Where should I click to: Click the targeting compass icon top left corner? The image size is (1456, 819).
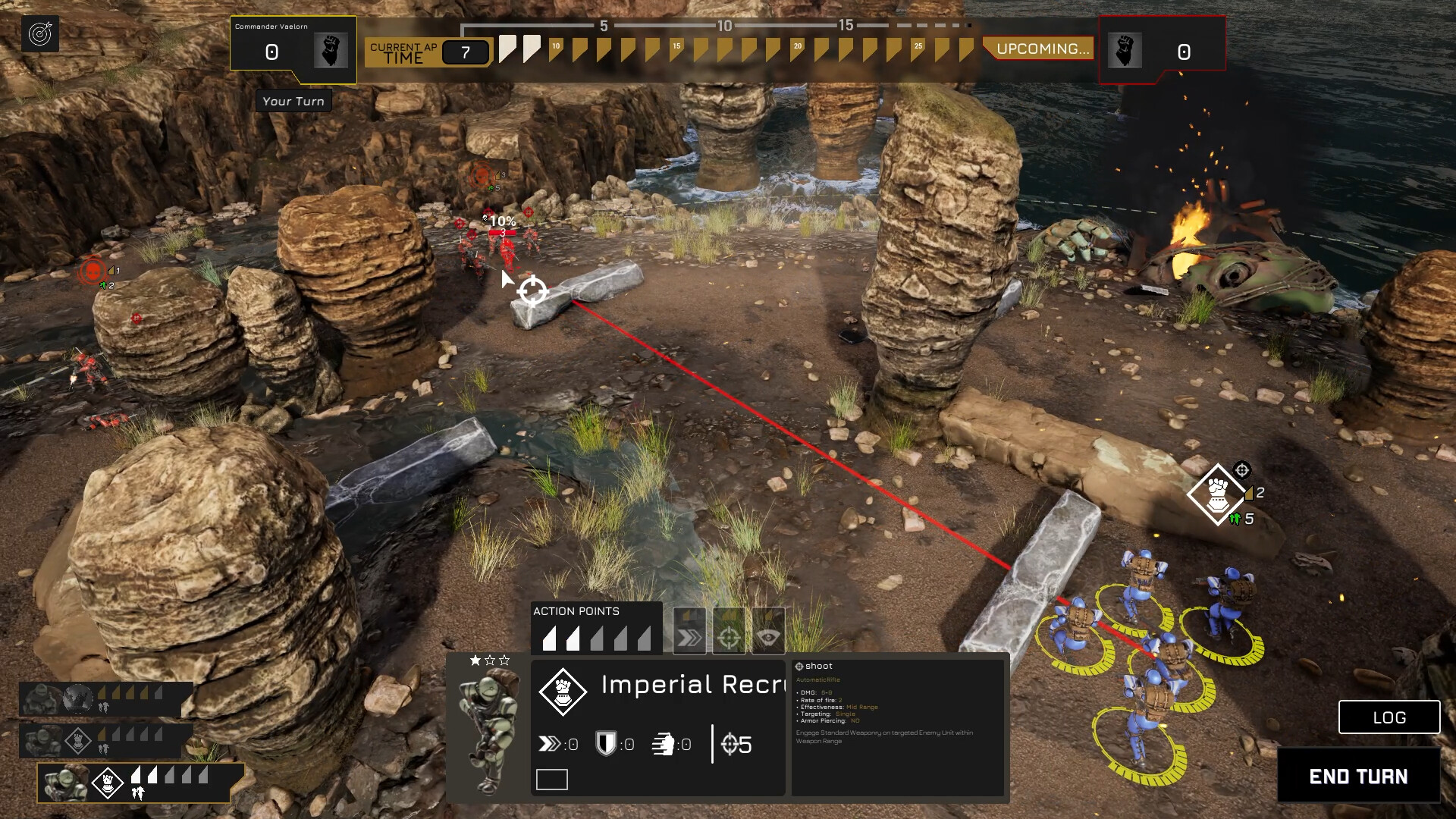point(42,33)
